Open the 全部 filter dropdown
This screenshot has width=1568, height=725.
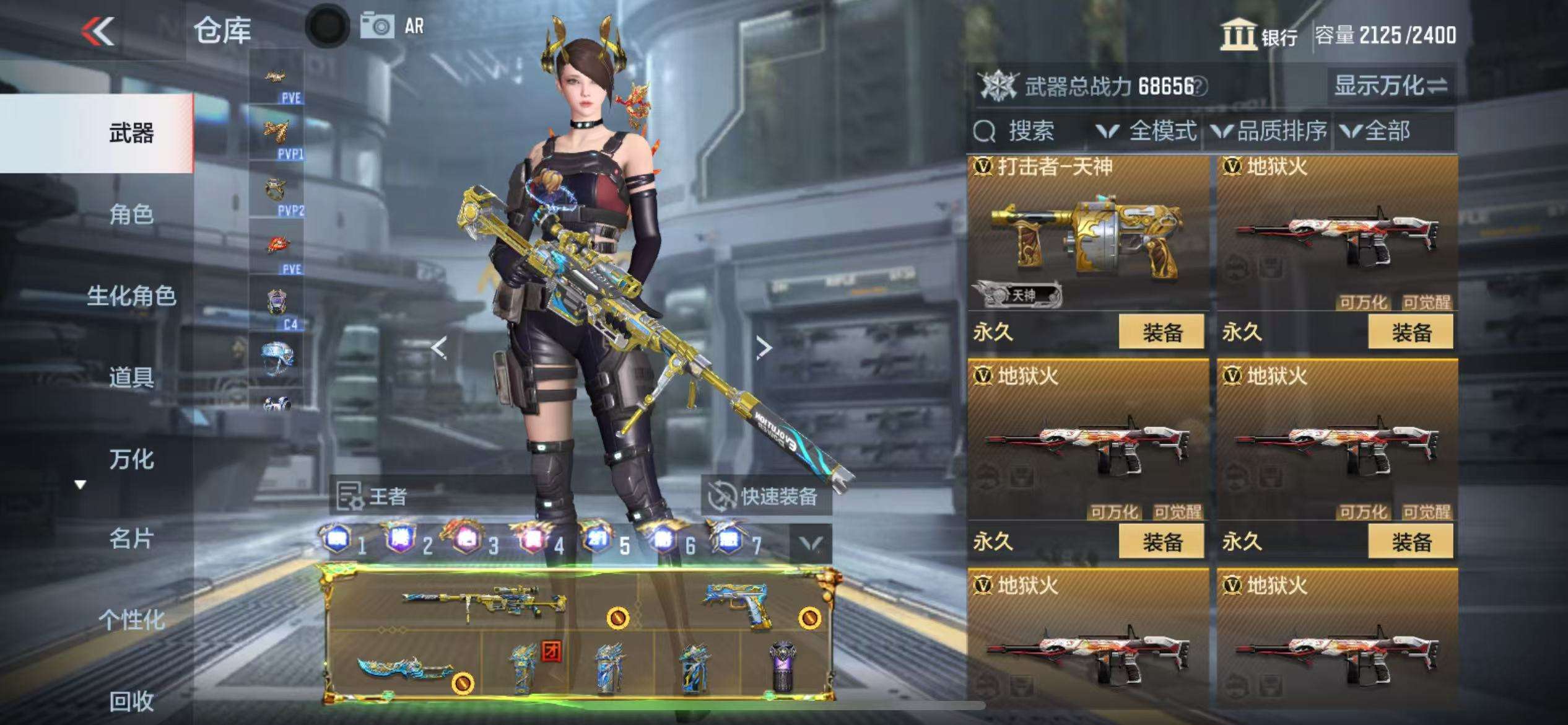(1376, 131)
